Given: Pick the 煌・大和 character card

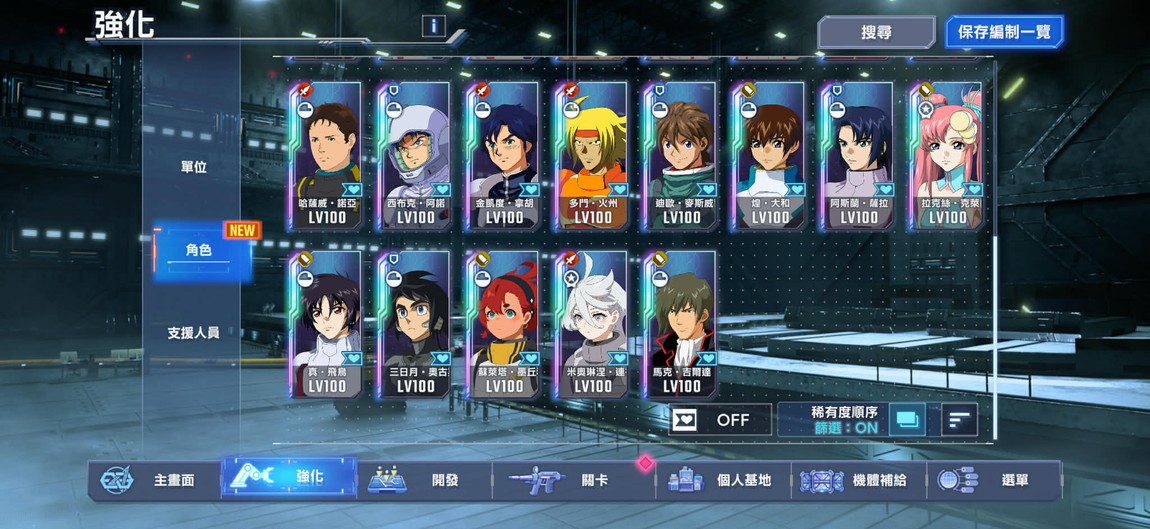Looking at the screenshot, I should [x=770, y=157].
